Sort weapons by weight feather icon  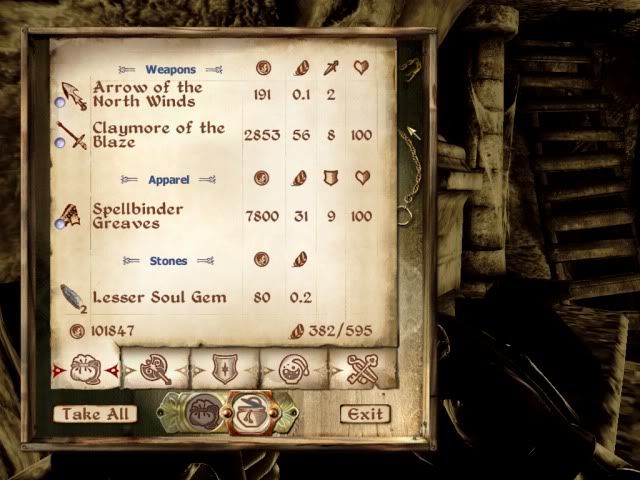tap(300, 70)
